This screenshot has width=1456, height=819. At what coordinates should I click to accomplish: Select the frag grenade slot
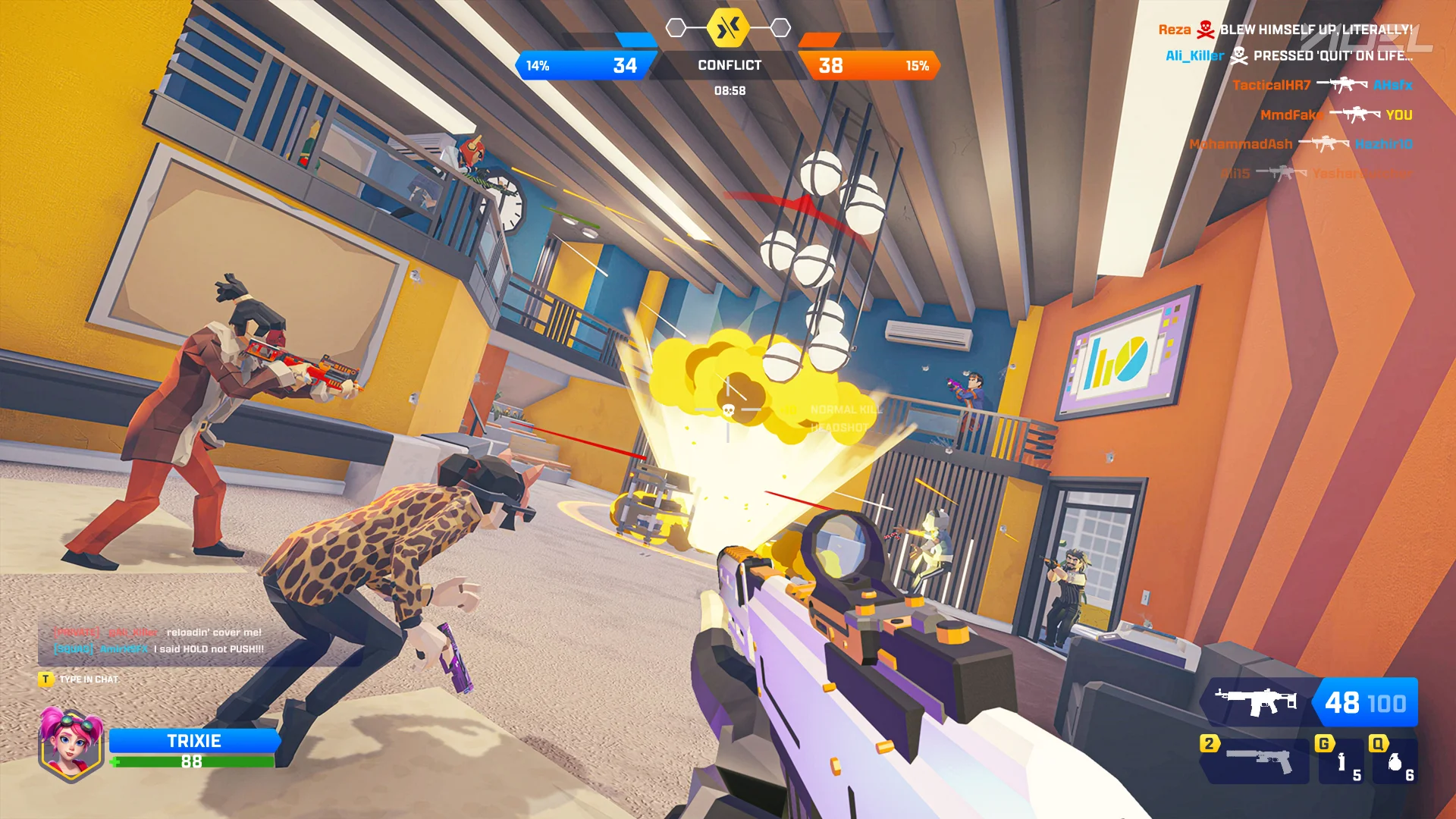(x=1395, y=762)
